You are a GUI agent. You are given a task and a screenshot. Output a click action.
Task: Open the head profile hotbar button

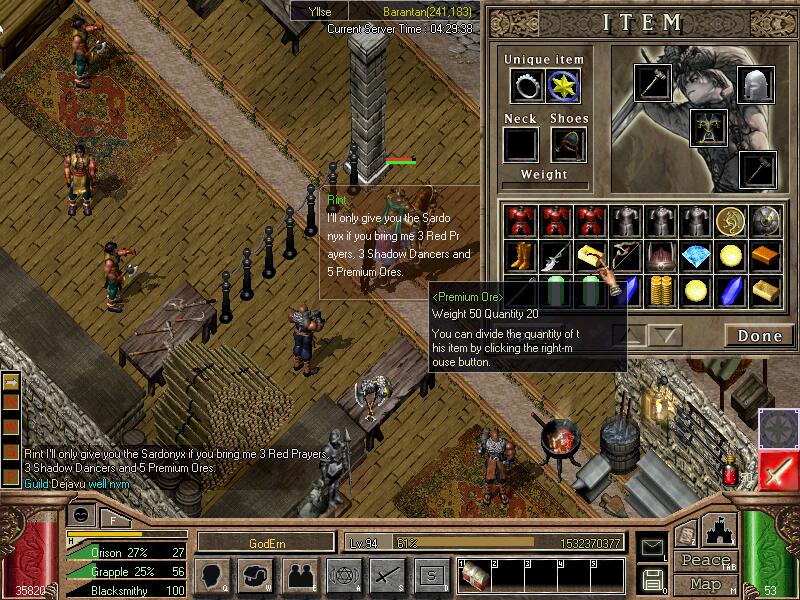coord(212,575)
